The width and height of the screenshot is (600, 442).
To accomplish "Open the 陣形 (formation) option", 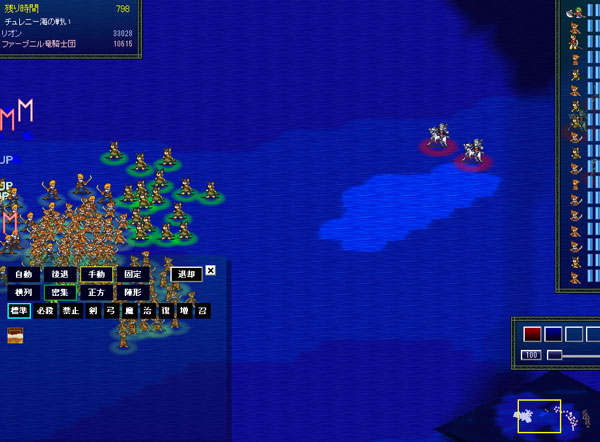I will coord(133,293).
